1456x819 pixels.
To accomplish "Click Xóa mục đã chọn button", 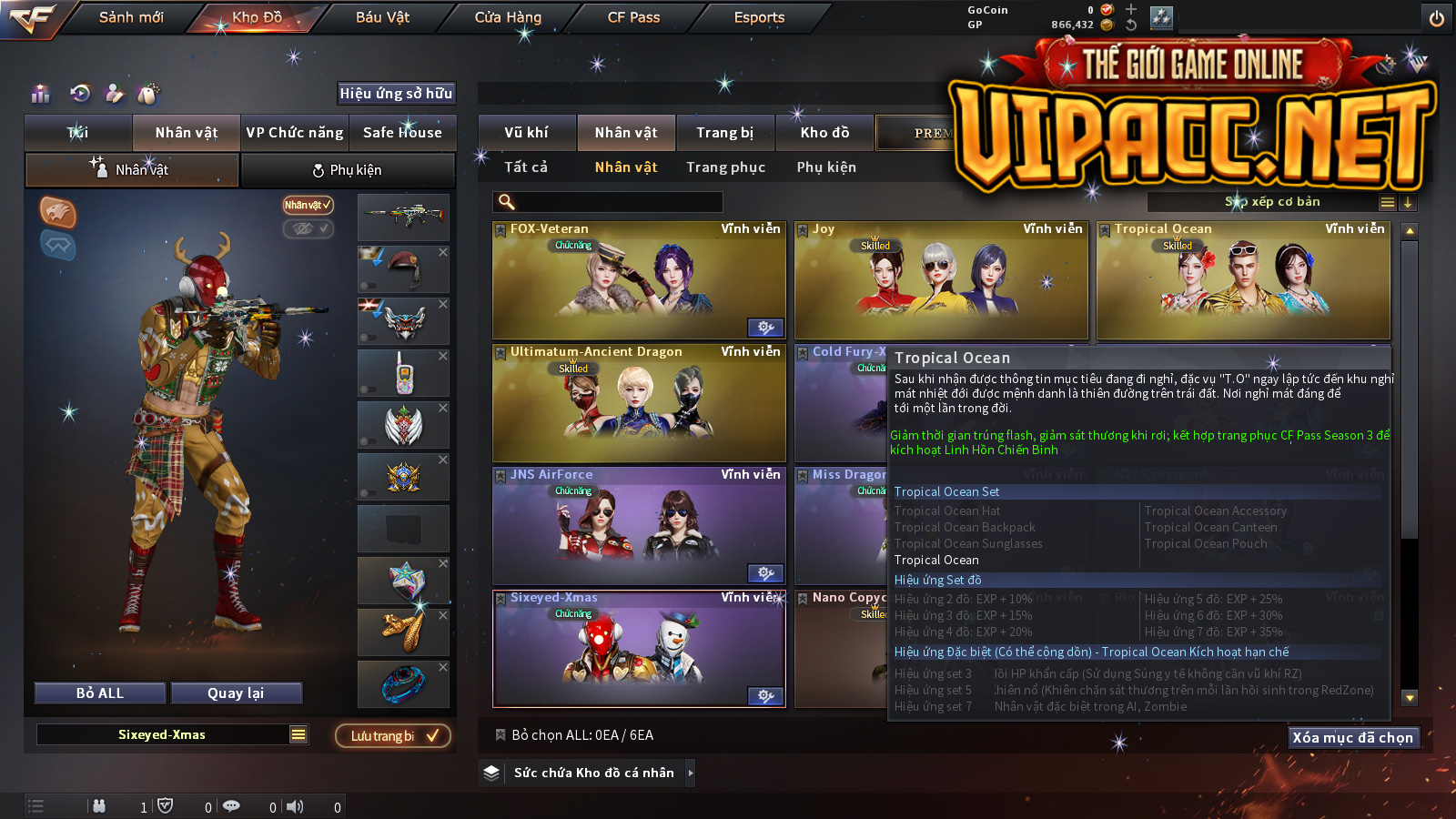I will click(1352, 737).
